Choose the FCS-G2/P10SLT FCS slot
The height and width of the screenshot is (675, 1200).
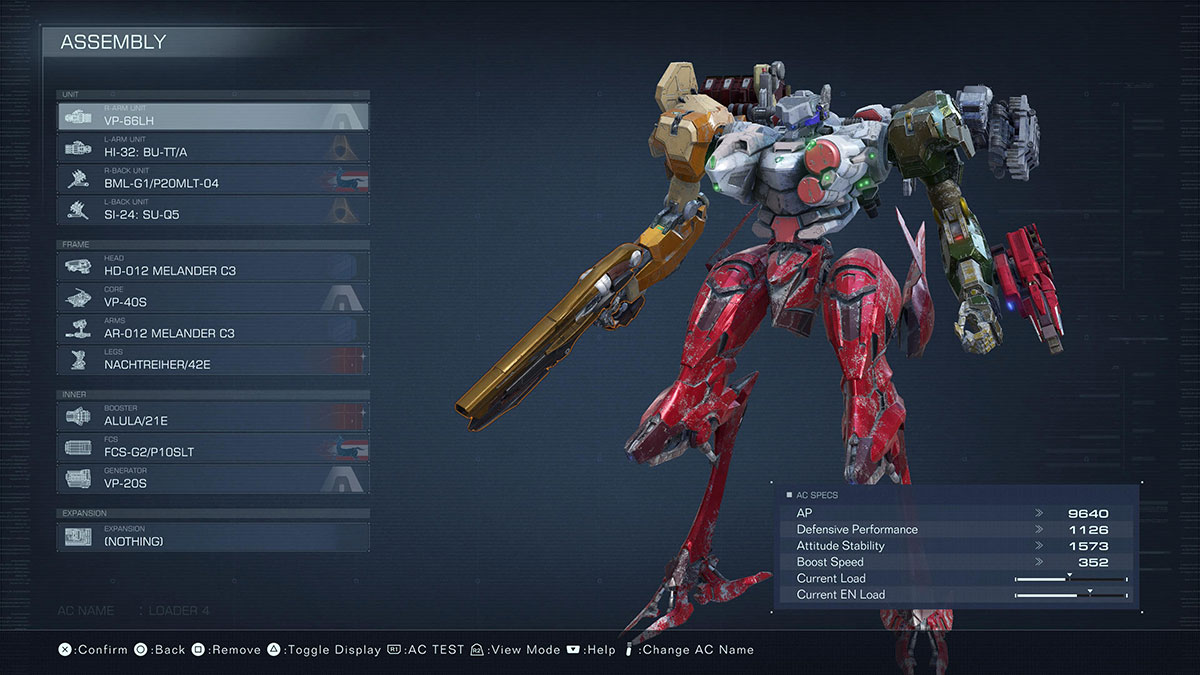click(213, 447)
